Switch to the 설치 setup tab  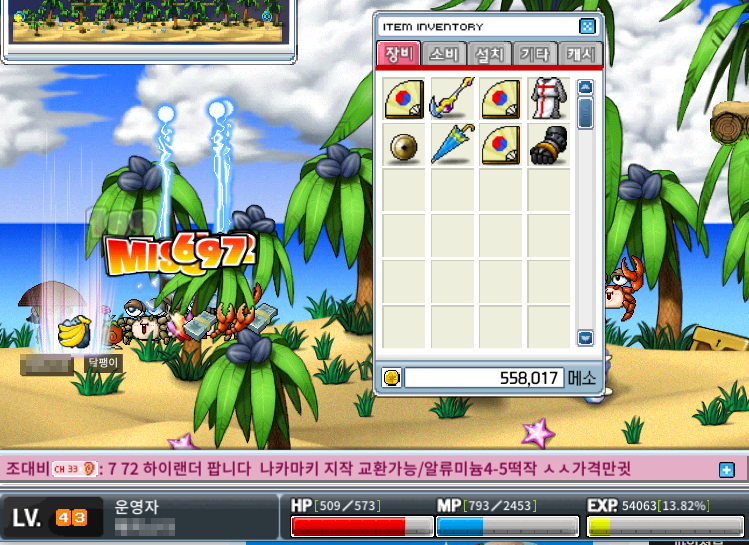coord(489,54)
